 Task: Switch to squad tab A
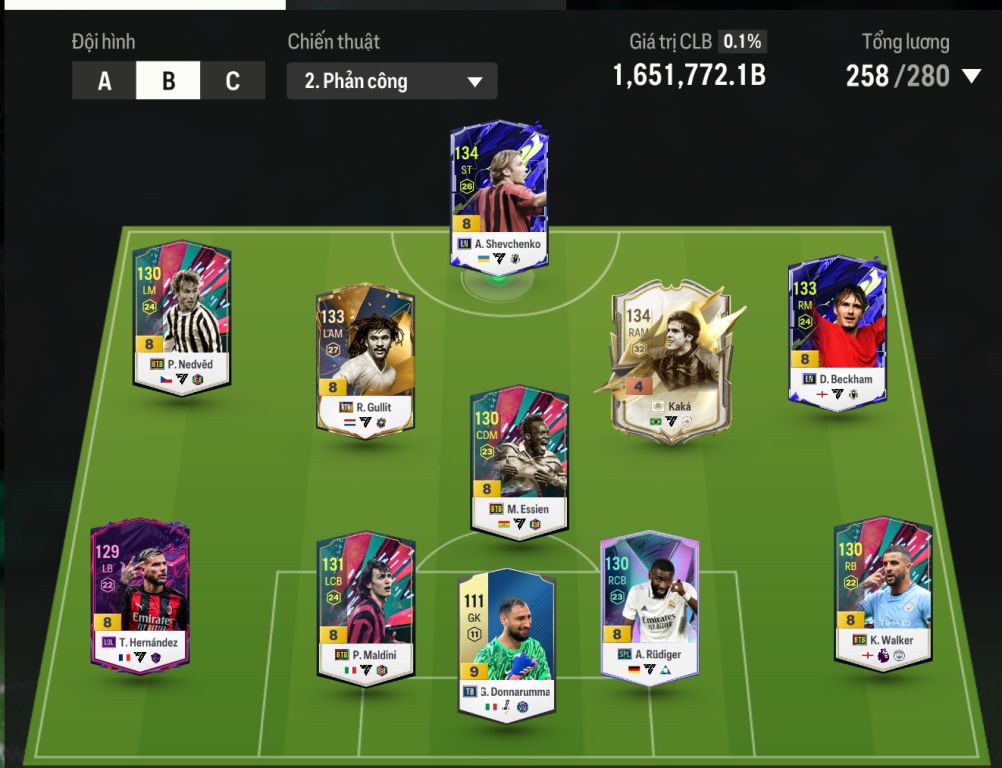pyautogui.click(x=104, y=81)
